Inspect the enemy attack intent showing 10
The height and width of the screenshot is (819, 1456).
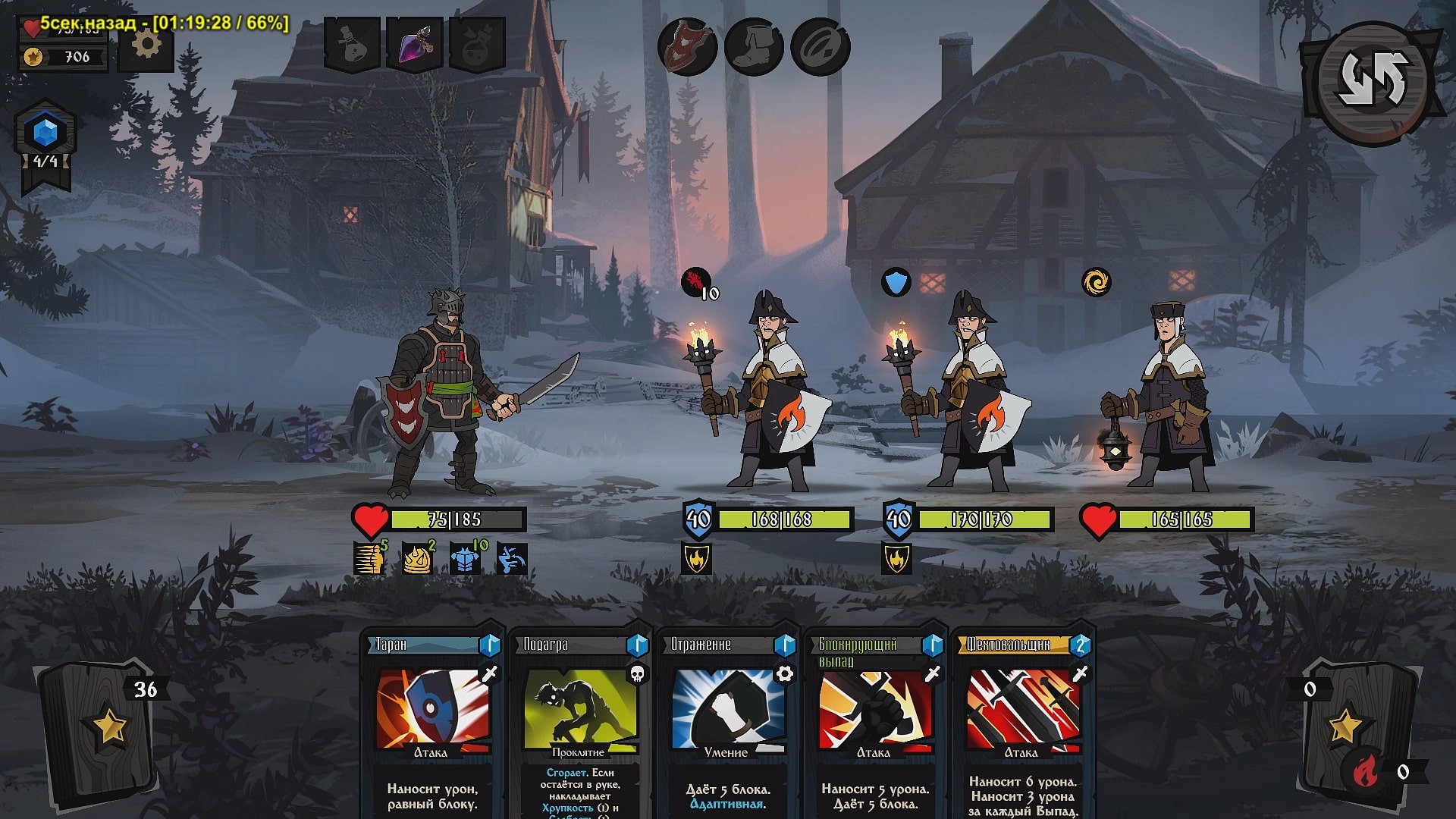(x=698, y=284)
